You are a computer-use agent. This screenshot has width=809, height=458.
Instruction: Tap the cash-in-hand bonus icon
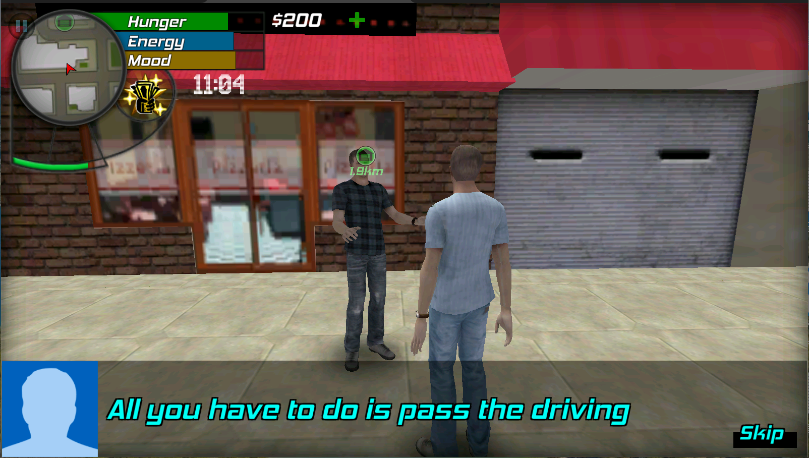tap(150, 97)
